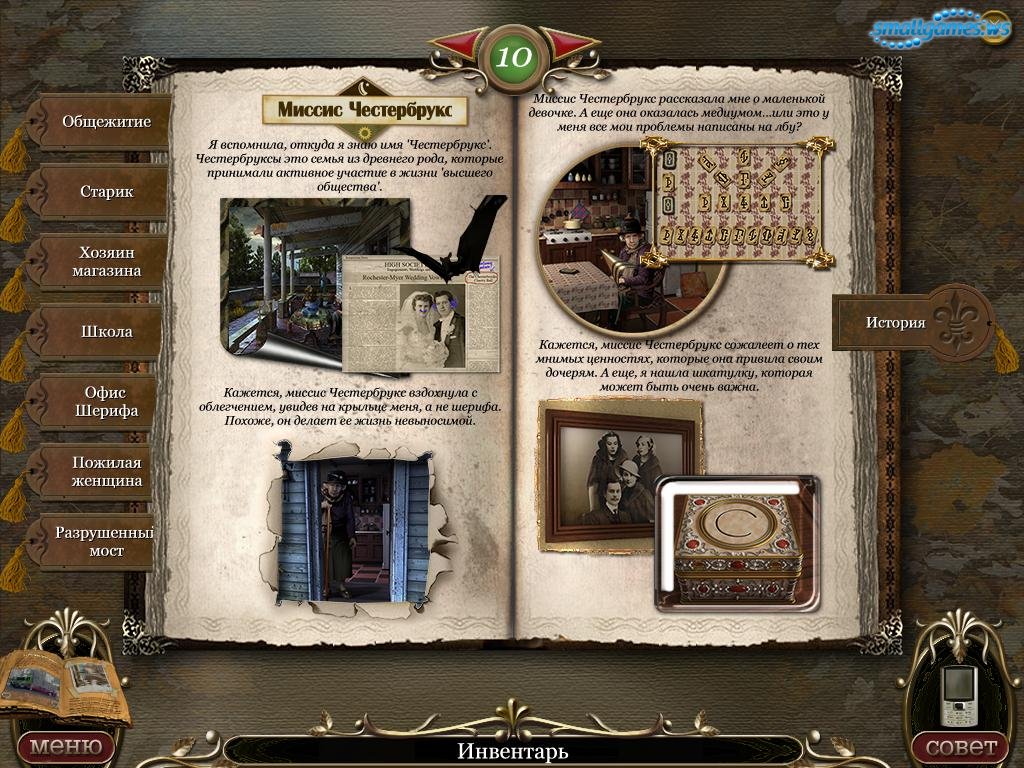Screen dimensions: 1024x768
Task: Switch to the История tab
Action: click(895, 322)
